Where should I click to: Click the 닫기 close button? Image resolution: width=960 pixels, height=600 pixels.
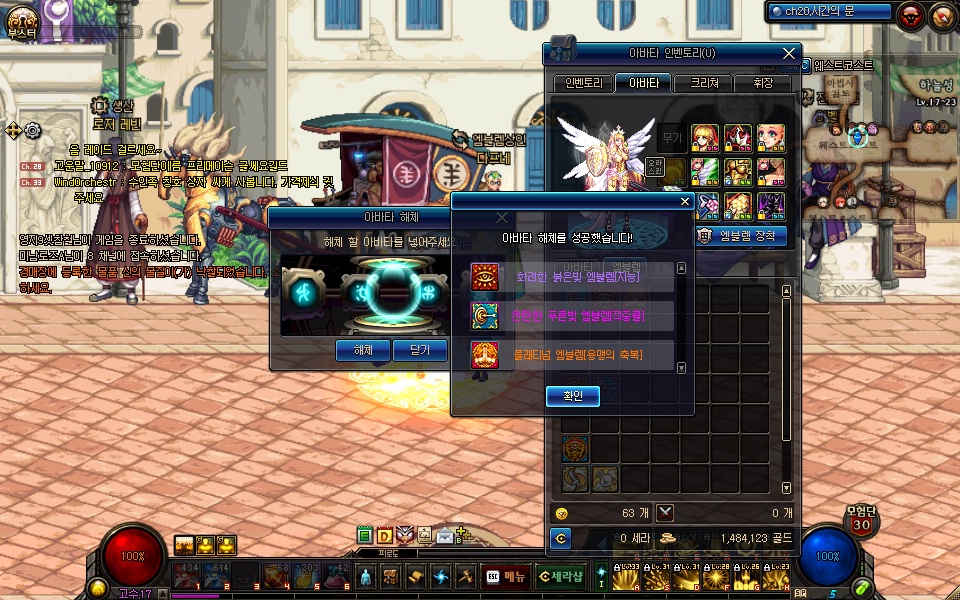[419, 350]
